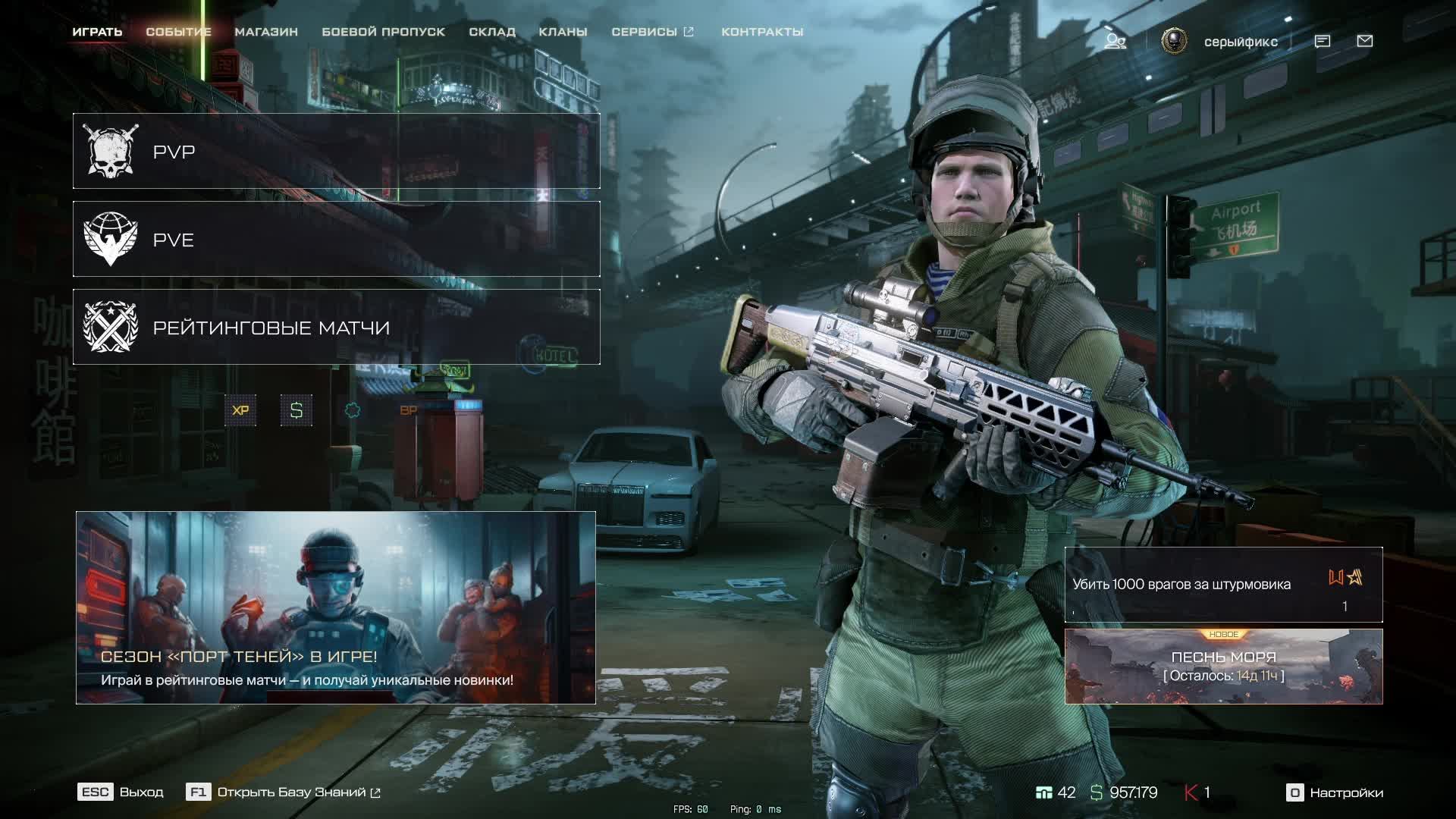The height and width of the screenshot is (819, 1456).
Task: Open the chat window icon
Action: tap(1322, 41)
